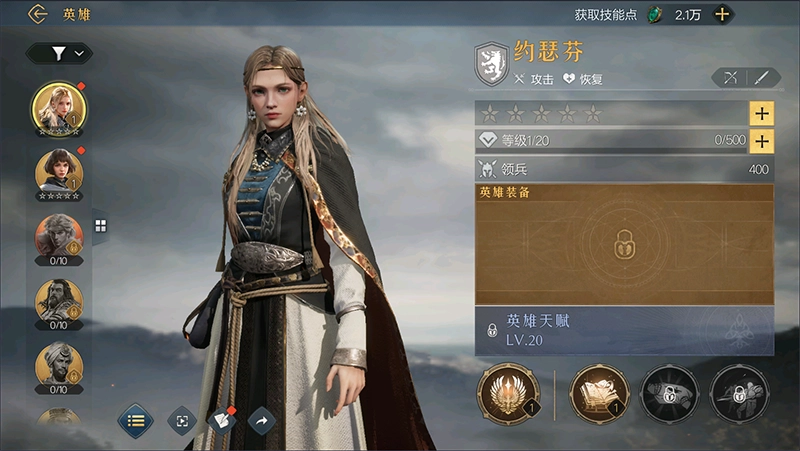Share the hero with the arrow button

pyautogui.click(x=261, y=421)
